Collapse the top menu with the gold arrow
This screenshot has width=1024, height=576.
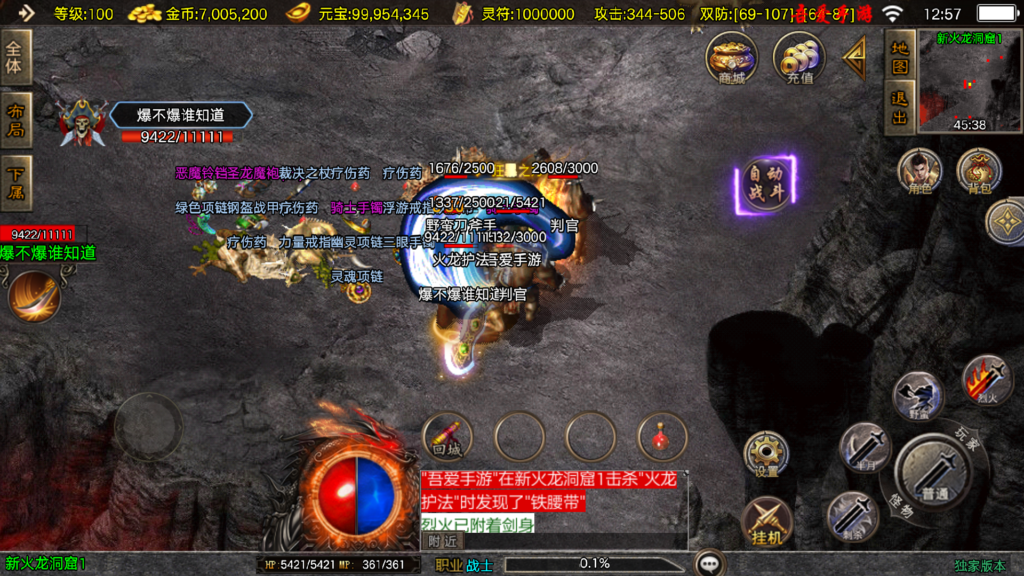(x=856, y=60)
